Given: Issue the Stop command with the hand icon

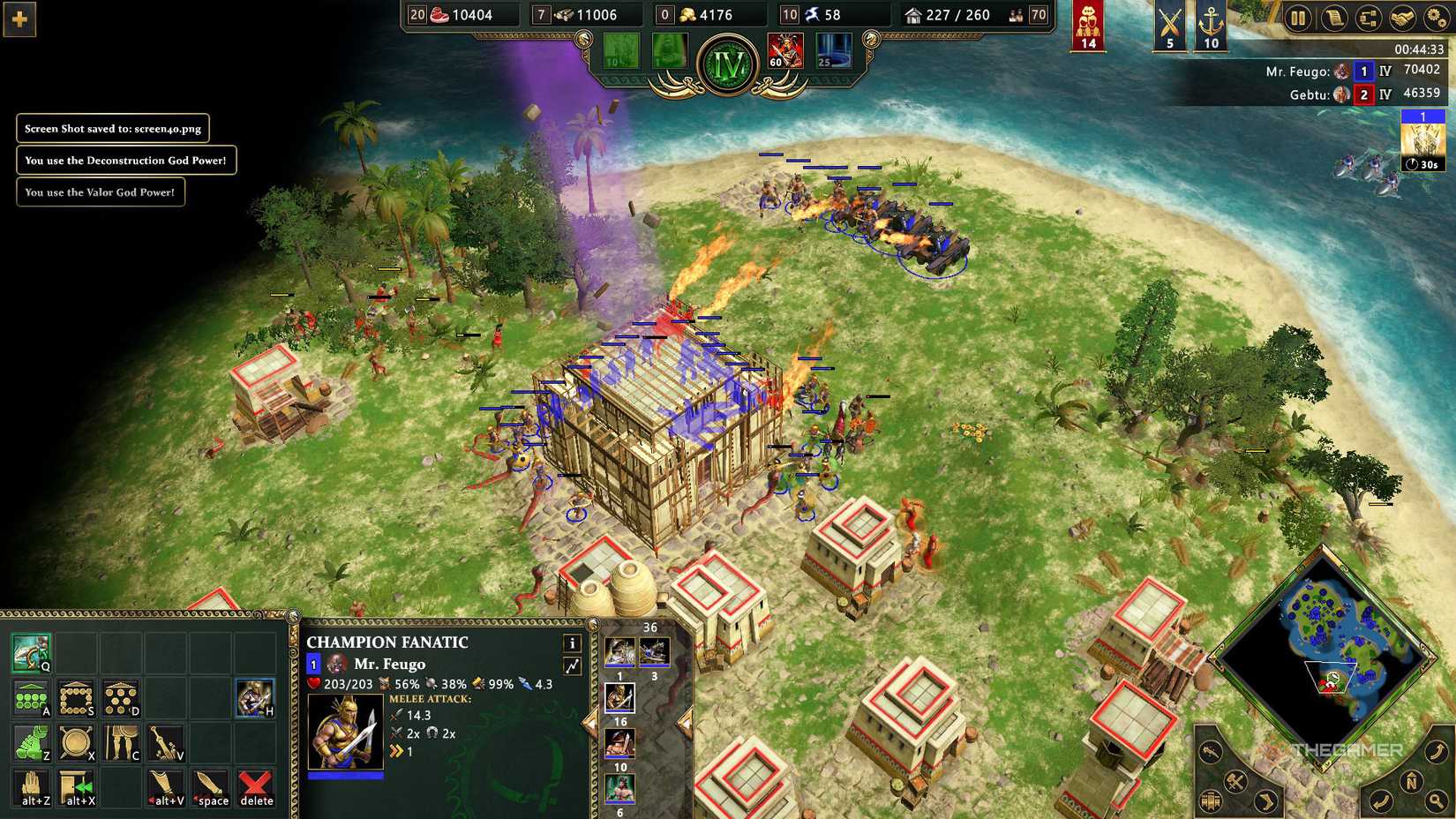Looking at the screenshot, I should [x=33, y=786].
